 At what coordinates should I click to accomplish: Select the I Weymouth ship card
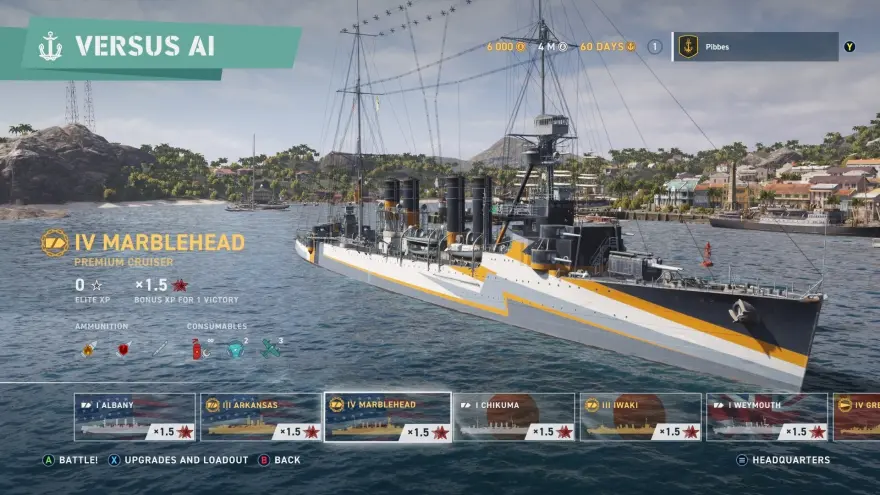[x=767, y=417]
